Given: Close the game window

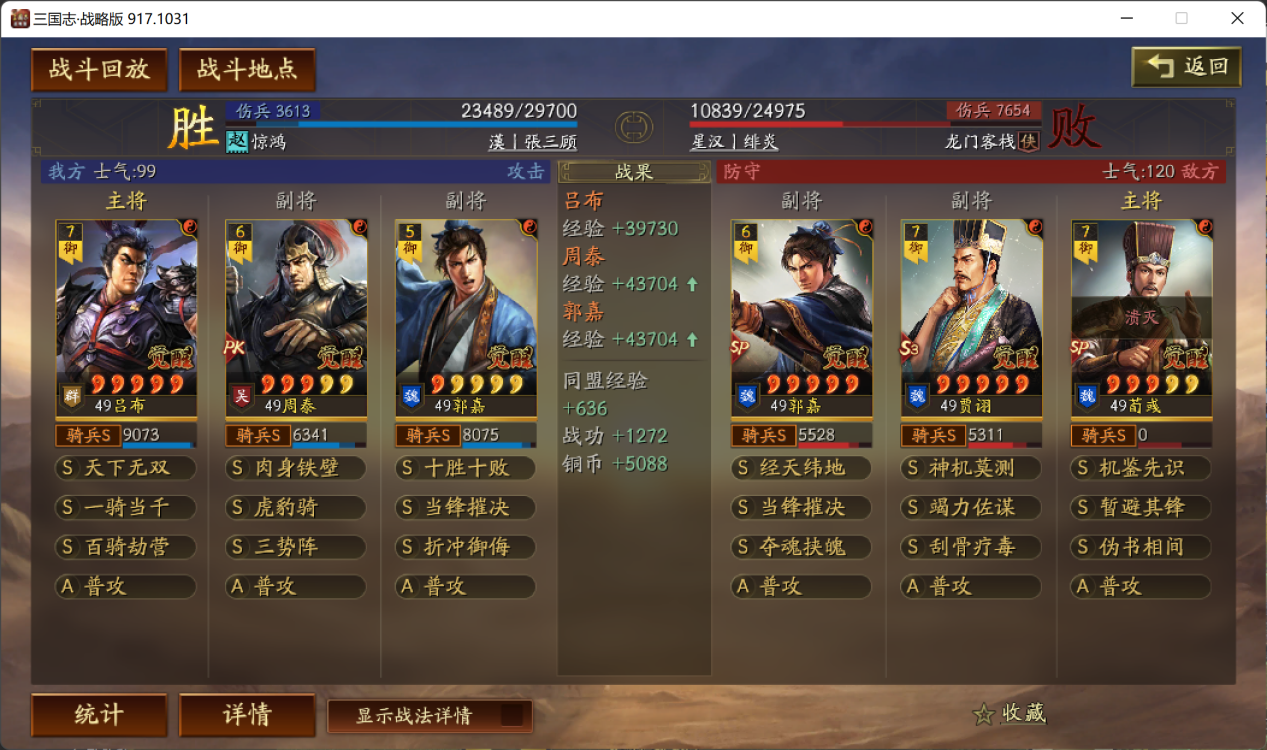Looking at the screenshot, I should [x=1237, y=18].
